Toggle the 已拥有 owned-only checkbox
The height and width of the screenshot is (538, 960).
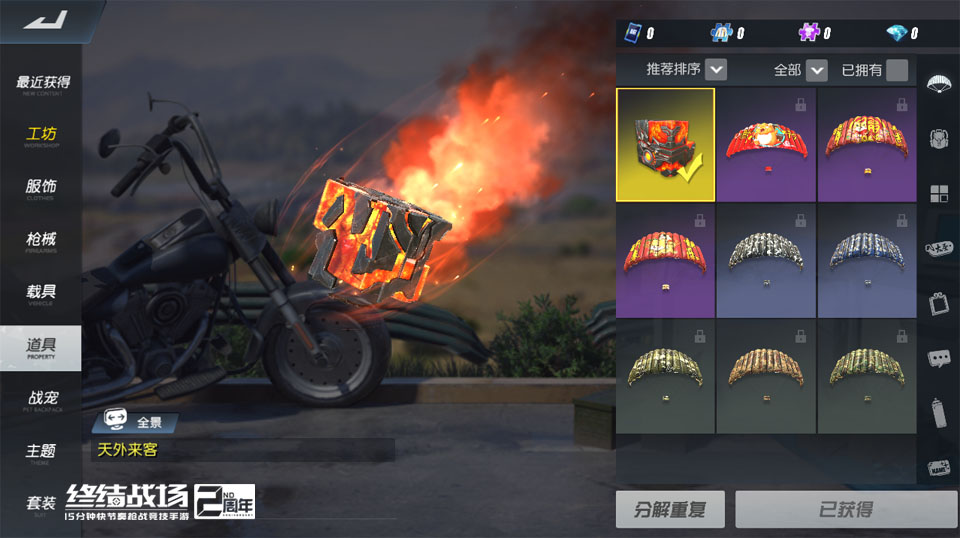tap(897, 70)
